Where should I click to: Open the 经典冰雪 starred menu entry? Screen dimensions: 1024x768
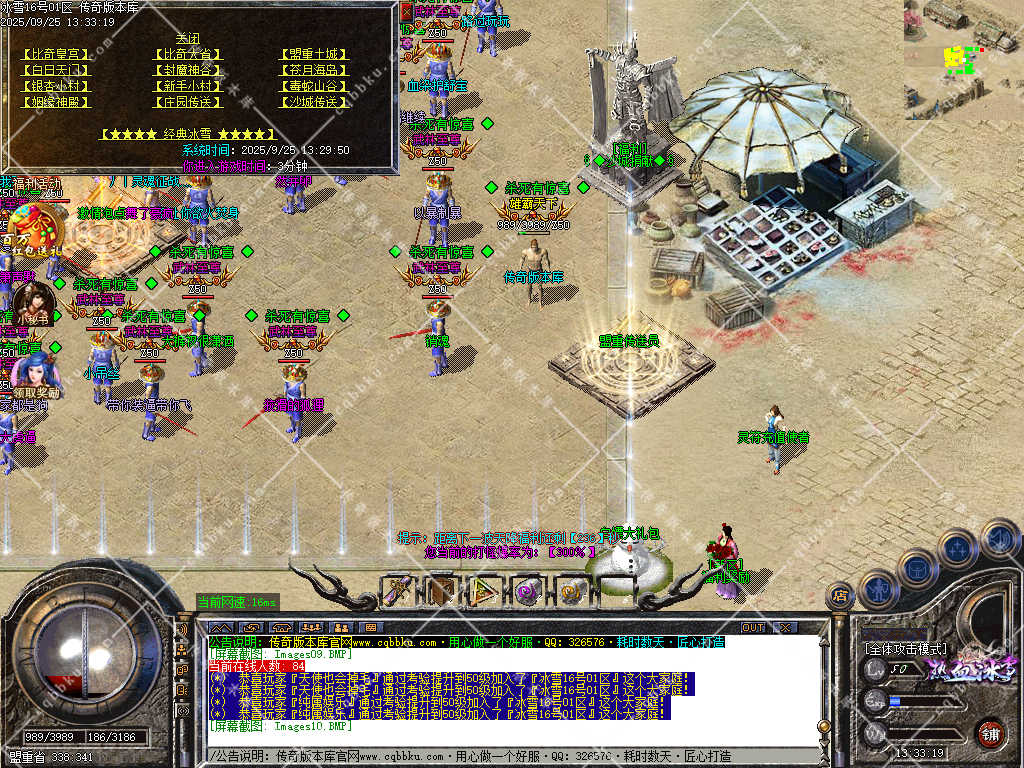[x=187, y=133]
